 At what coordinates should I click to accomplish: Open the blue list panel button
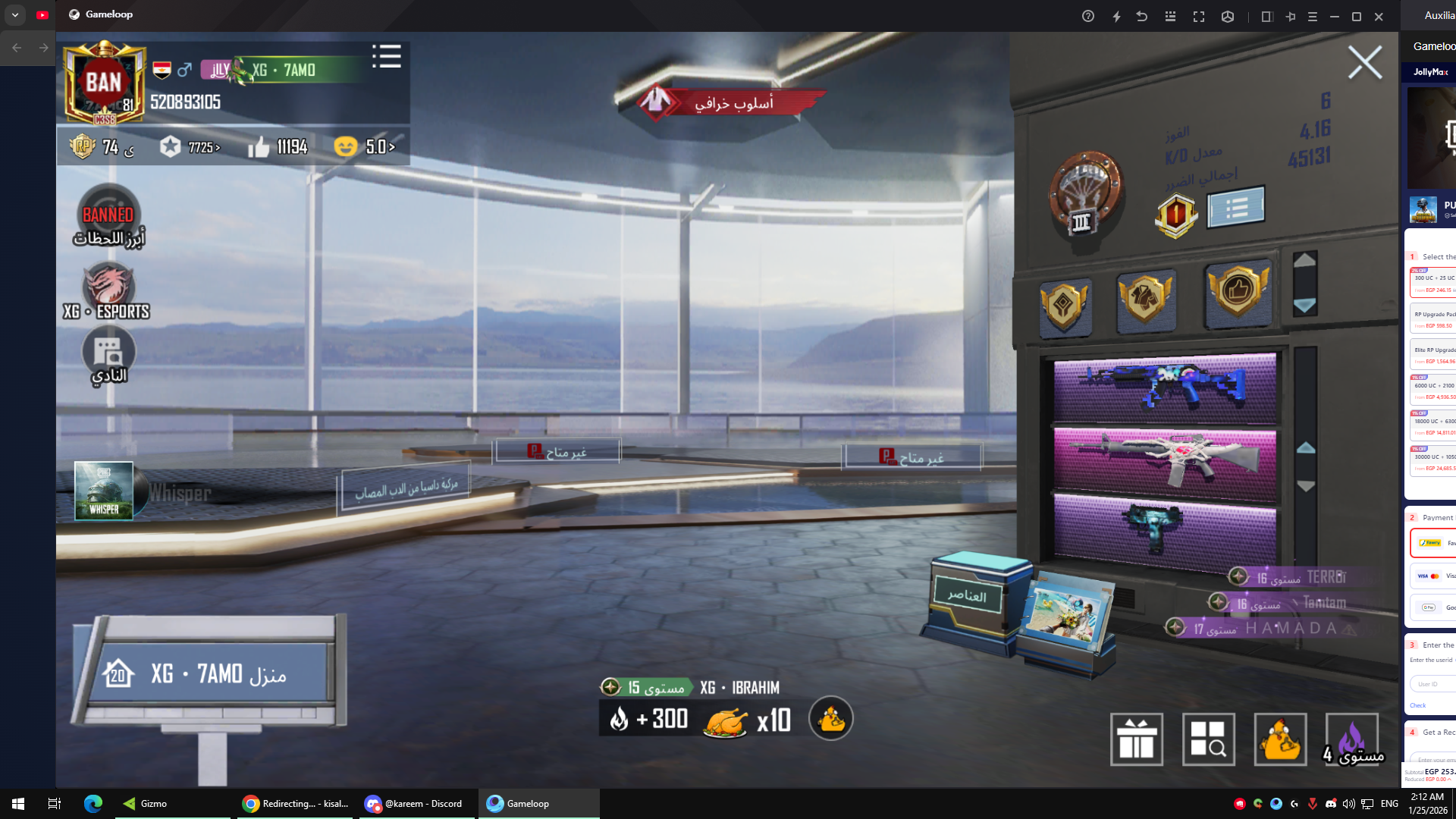[x=1235, y=207]
